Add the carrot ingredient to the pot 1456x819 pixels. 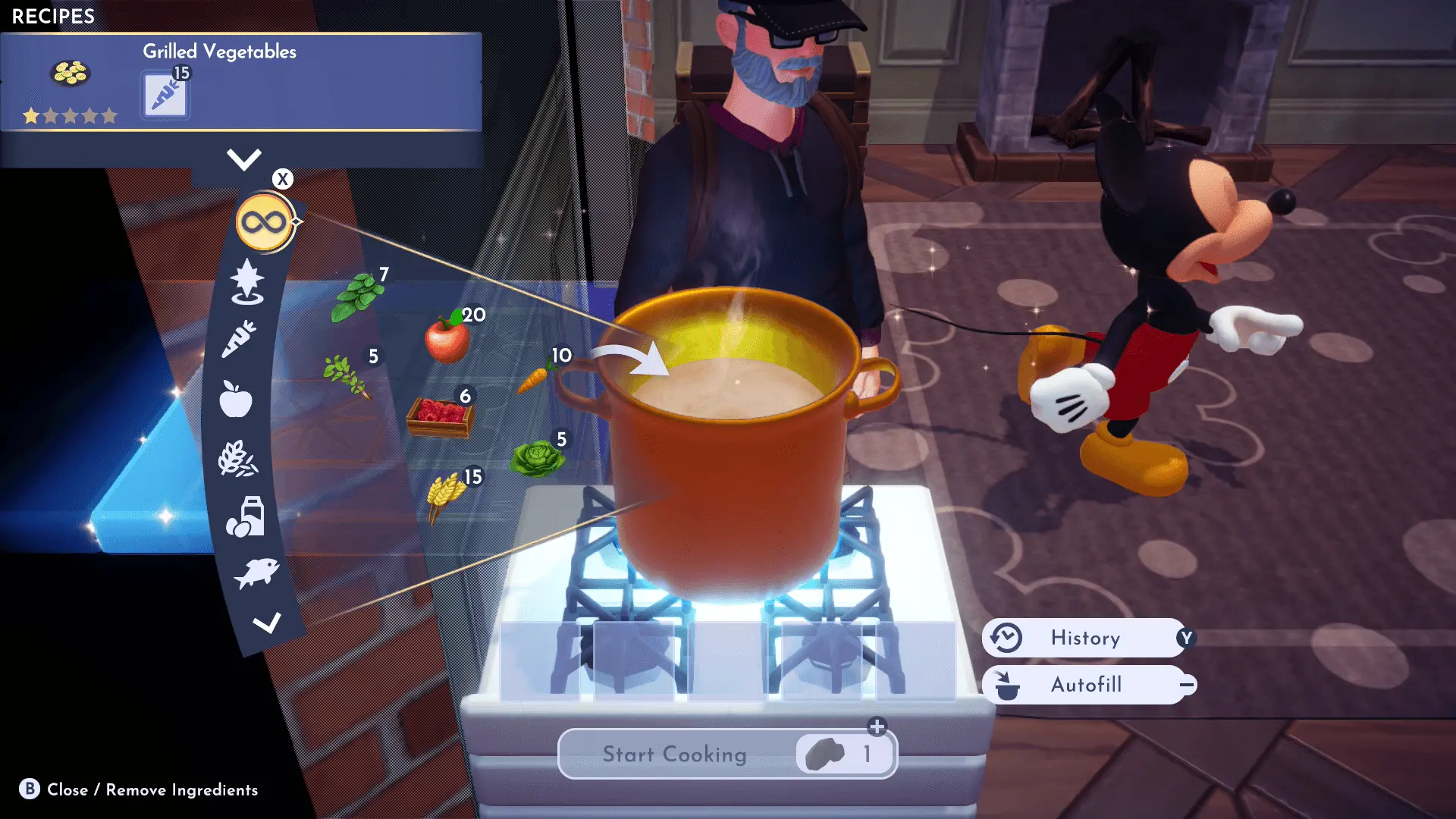(x=534, y=376)
